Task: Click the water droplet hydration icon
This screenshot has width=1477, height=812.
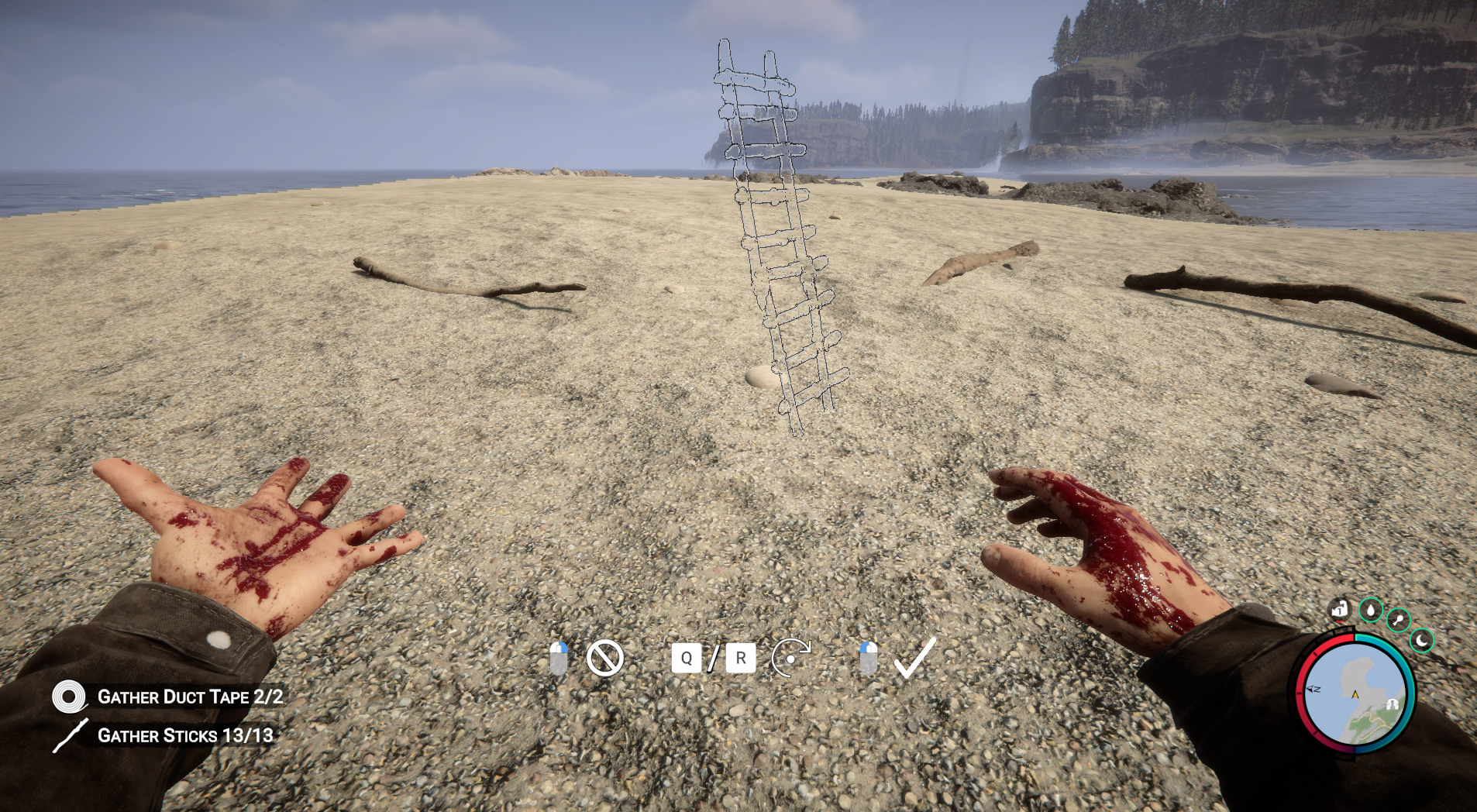Action: (1371, 611)
